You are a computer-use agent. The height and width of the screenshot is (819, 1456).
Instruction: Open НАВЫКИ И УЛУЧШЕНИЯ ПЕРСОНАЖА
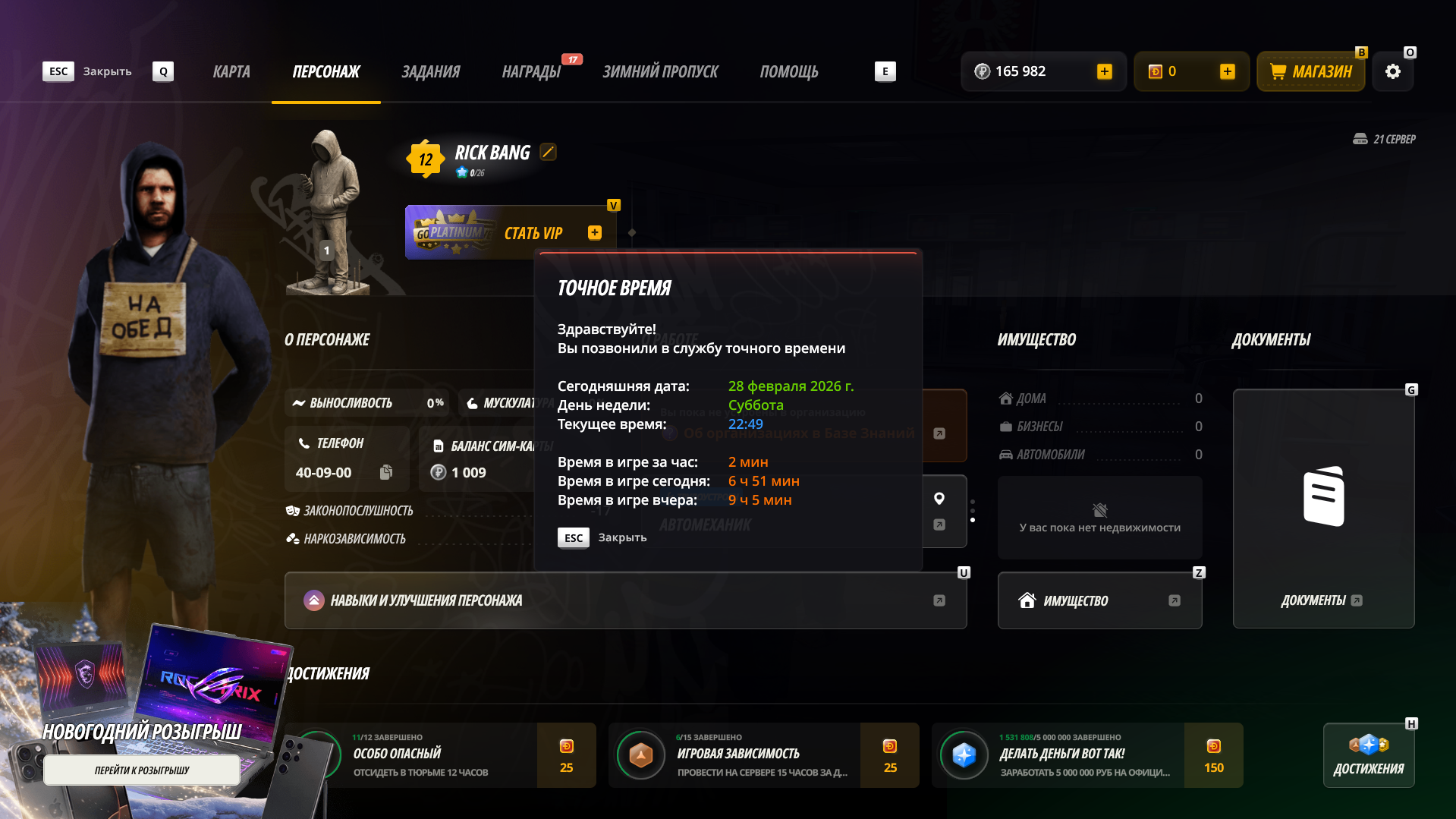625,600
